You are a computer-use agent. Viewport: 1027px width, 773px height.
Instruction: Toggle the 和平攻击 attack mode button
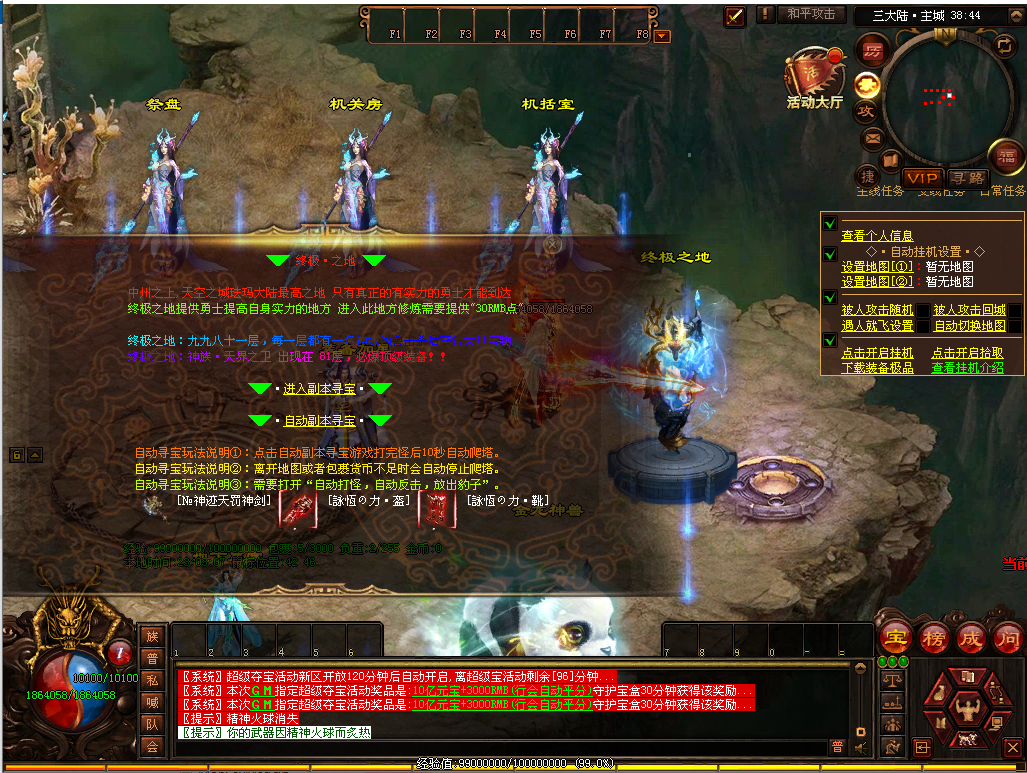[x=810, y=14]
